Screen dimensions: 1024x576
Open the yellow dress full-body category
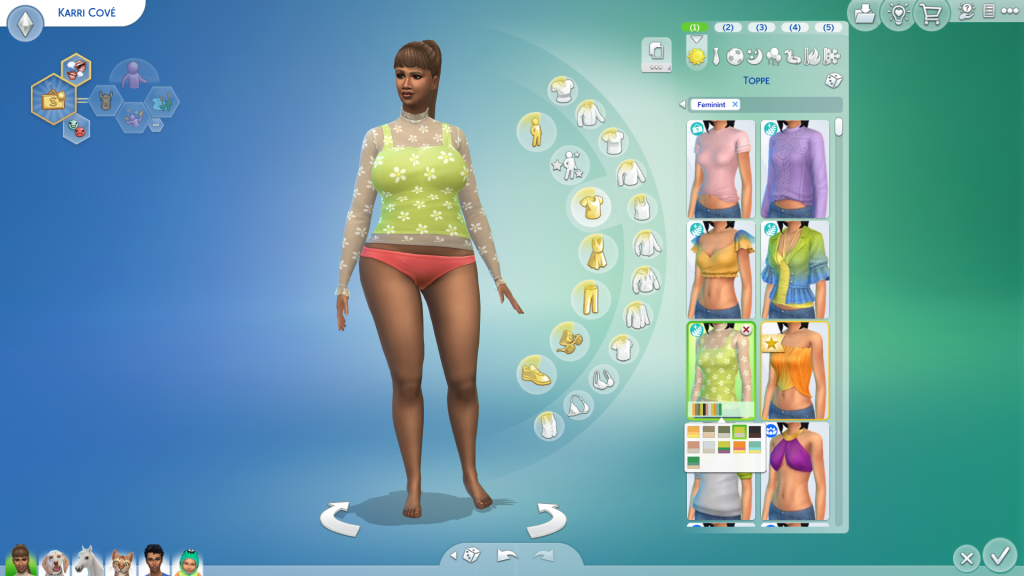(597, 252)
